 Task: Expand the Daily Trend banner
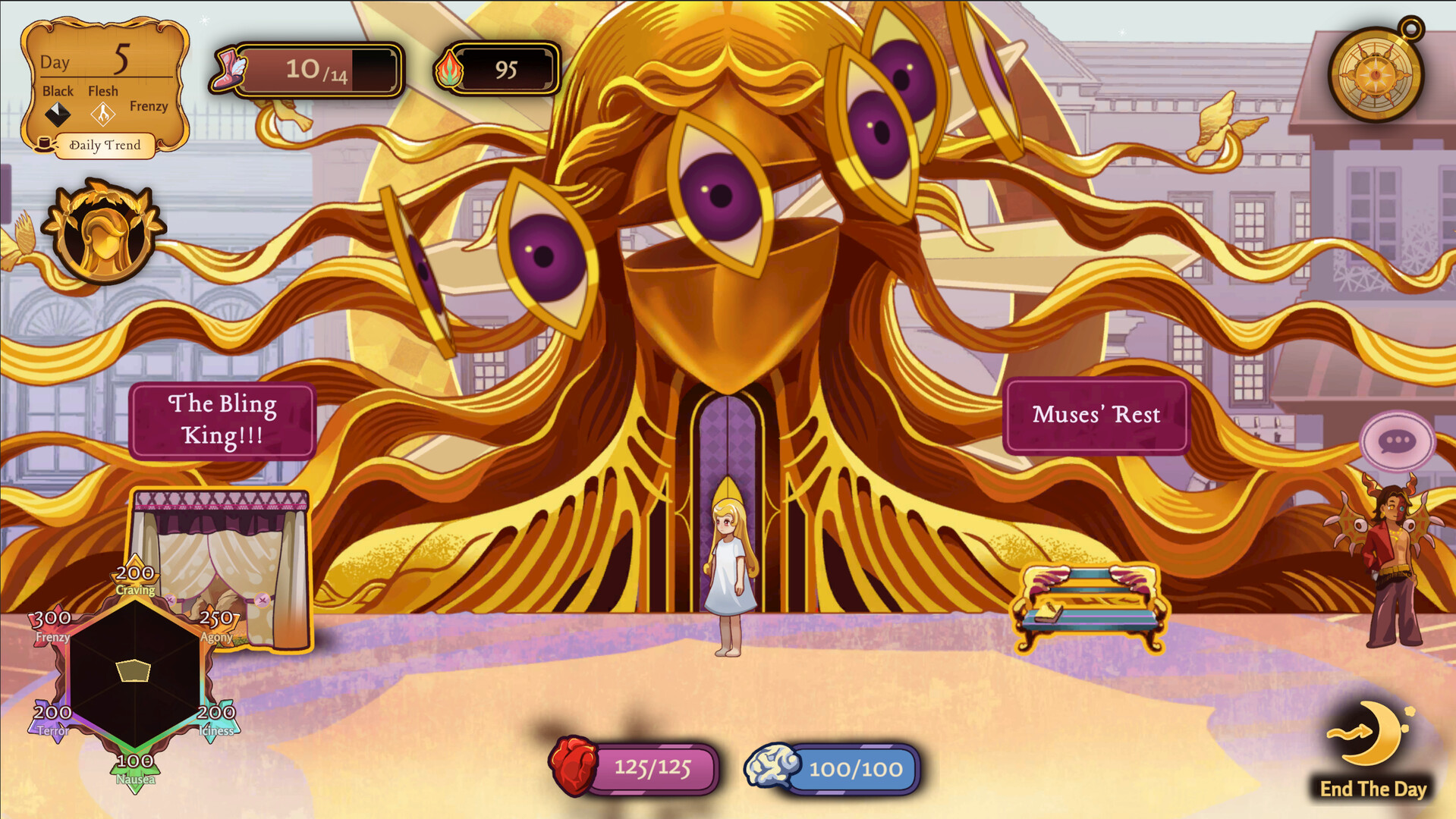tap(105, 146)
